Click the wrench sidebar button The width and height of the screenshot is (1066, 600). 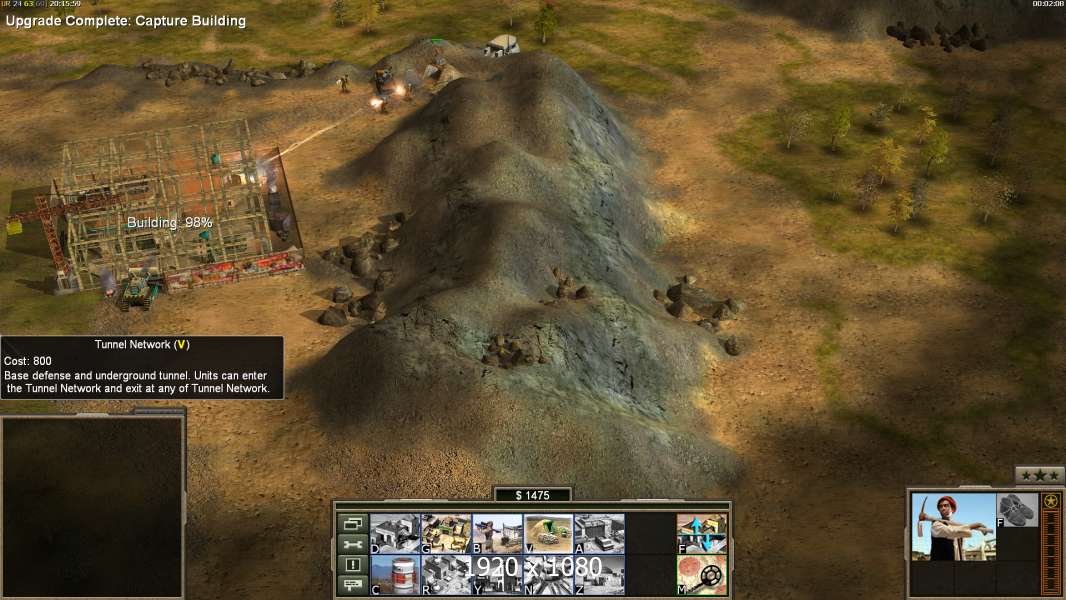tap(351, 544)
